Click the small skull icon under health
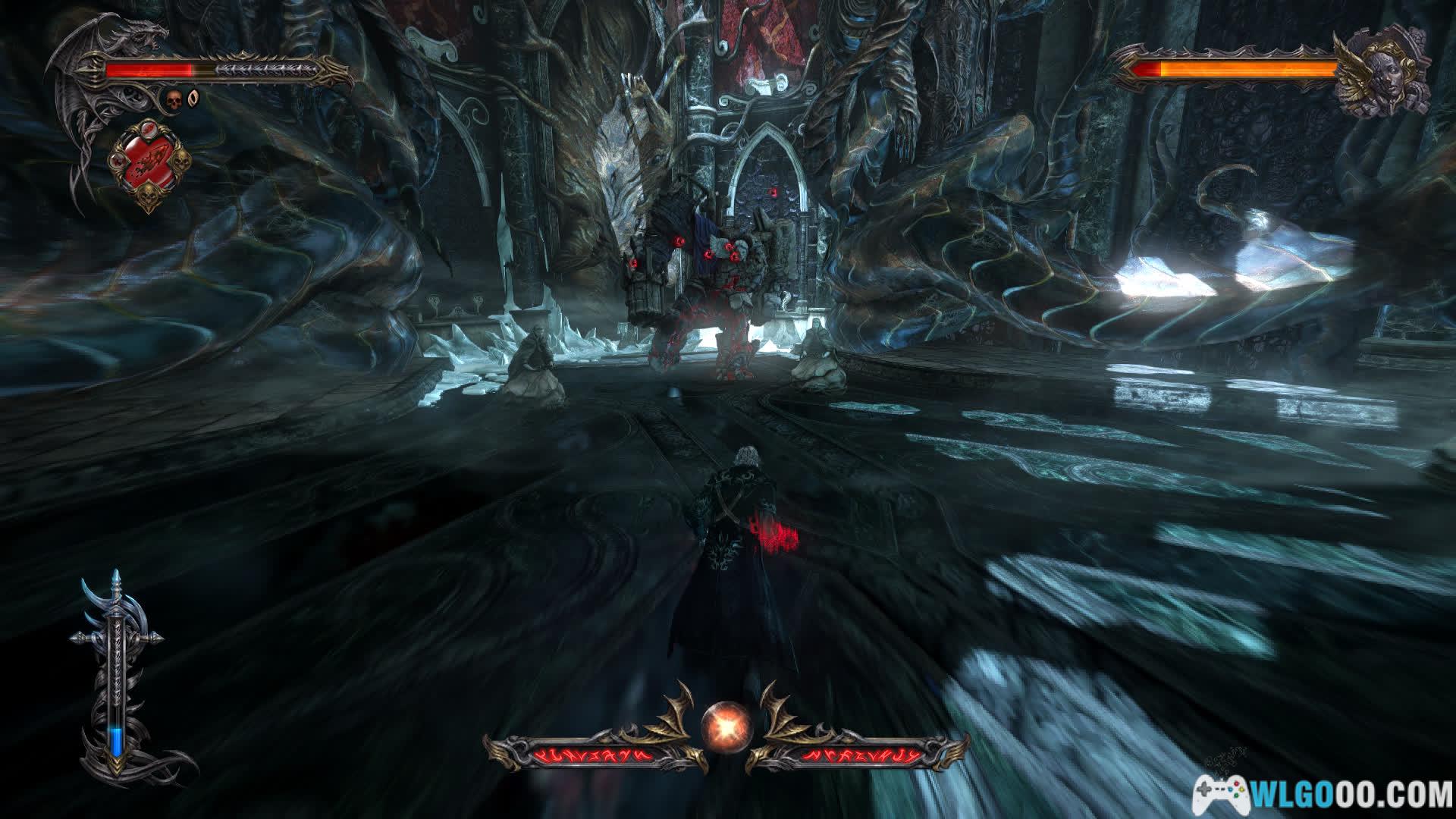This screenshot has width=1456, height=819. 173,99
